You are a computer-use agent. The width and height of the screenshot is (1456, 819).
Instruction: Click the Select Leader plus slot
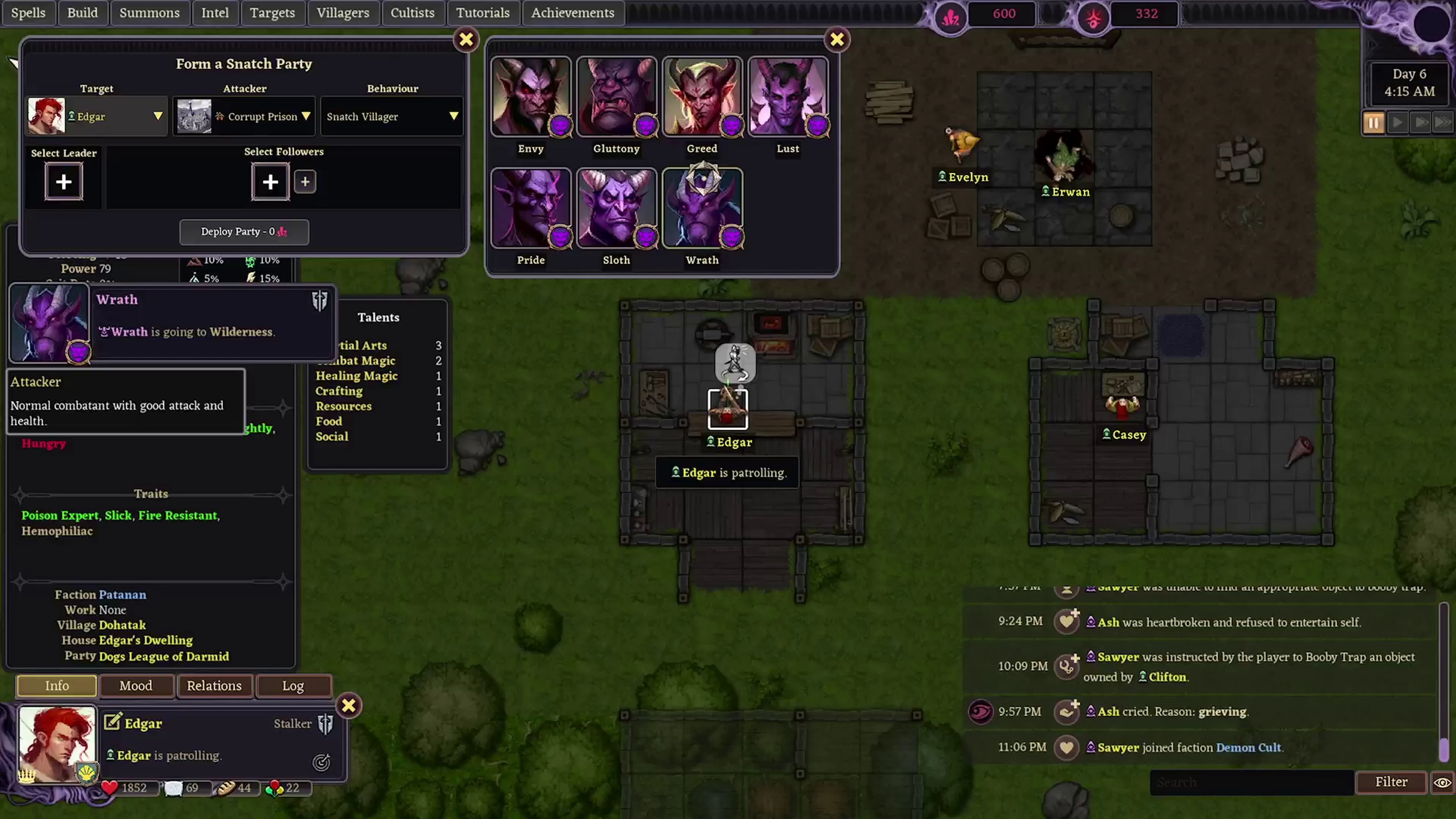pyautogui.click(x=63, y=182)
